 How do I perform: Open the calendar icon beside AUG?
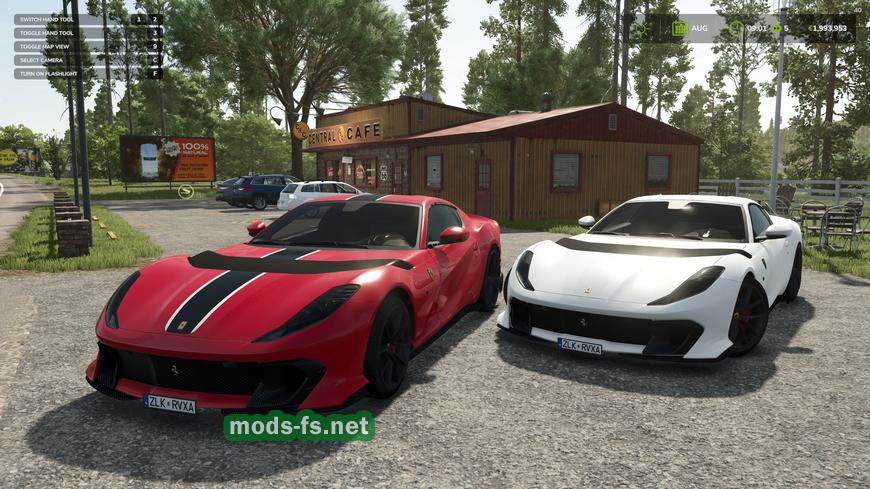click(x=680, y=28)
